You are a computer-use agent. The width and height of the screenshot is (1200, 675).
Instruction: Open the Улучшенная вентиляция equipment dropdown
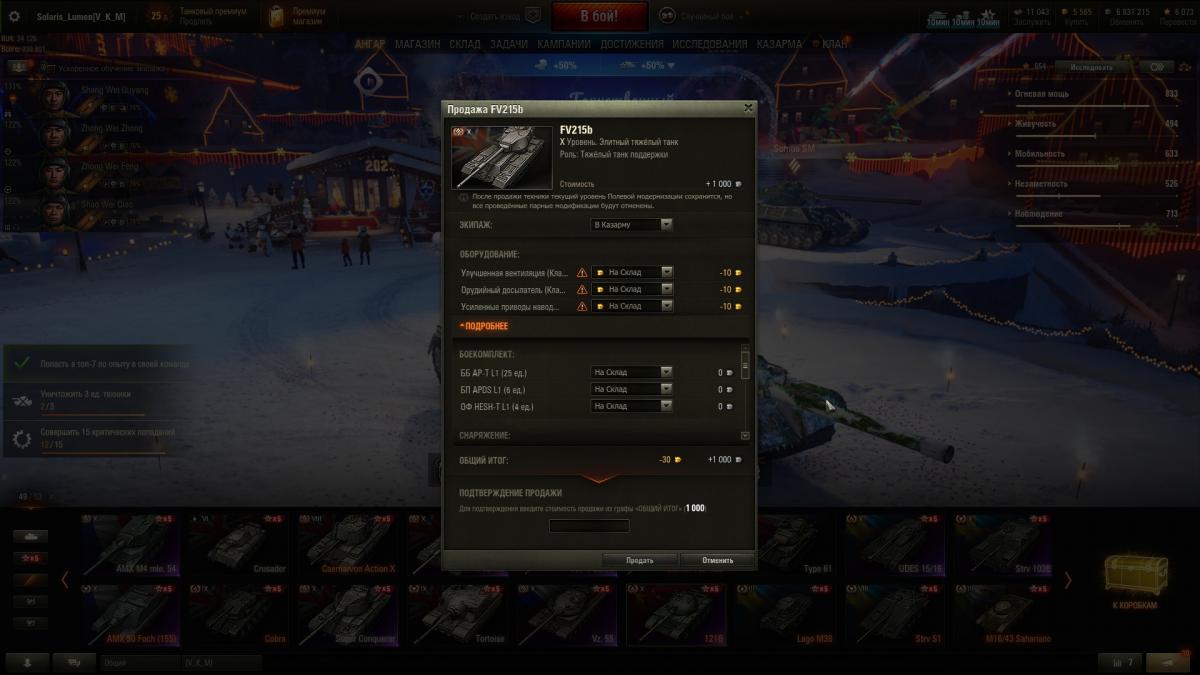click(632, 272)
